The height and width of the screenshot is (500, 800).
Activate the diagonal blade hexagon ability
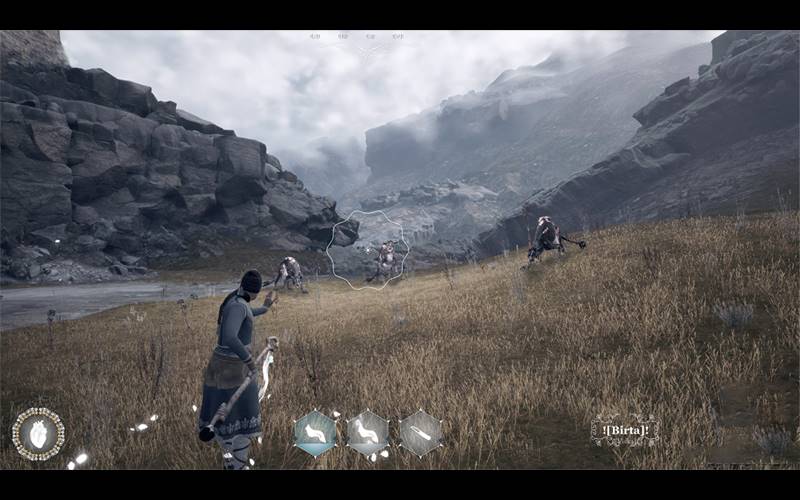421,434
